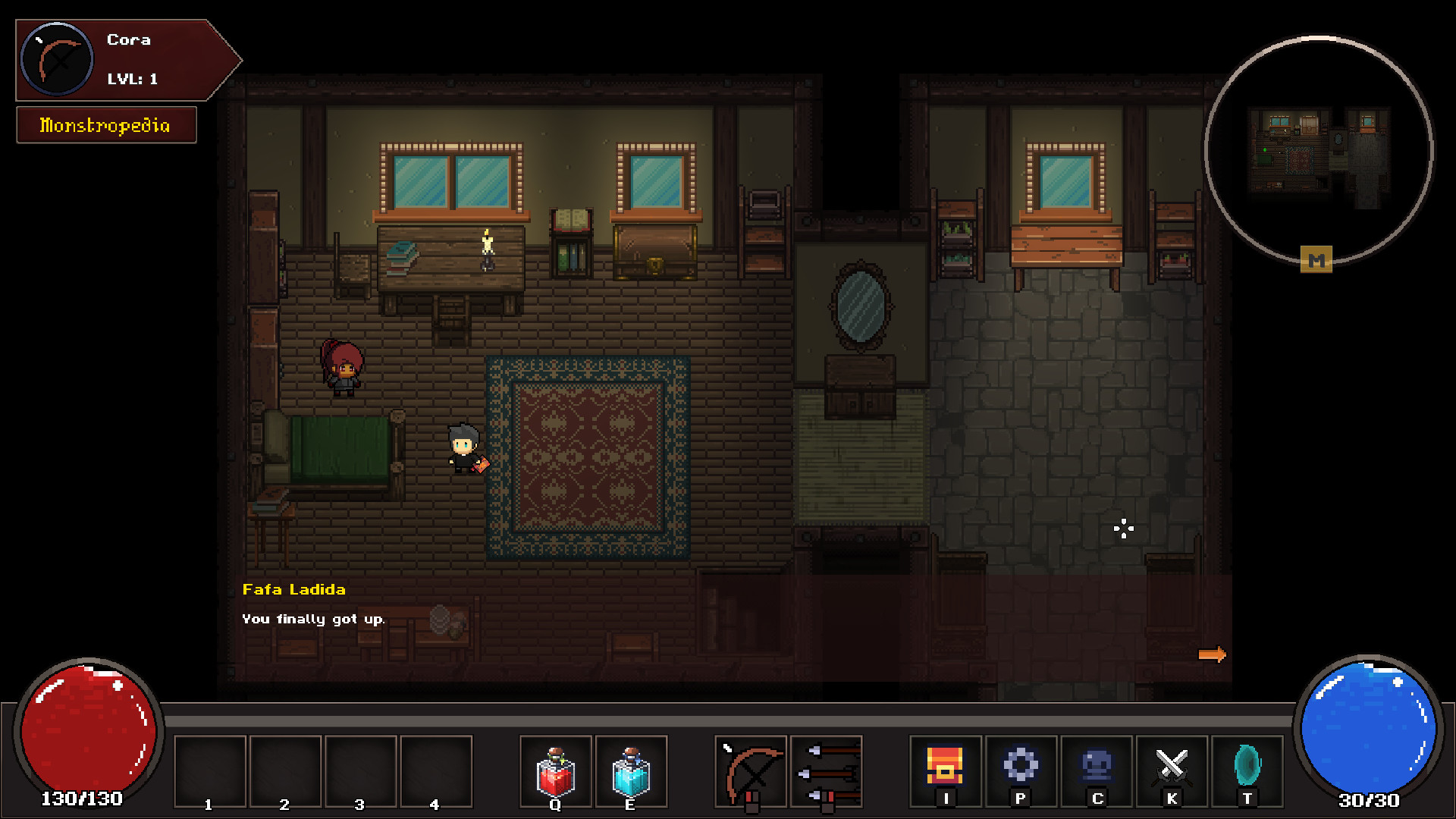
Task: Click the M marker below the minimap
Action: click(x=1317, y=260)
